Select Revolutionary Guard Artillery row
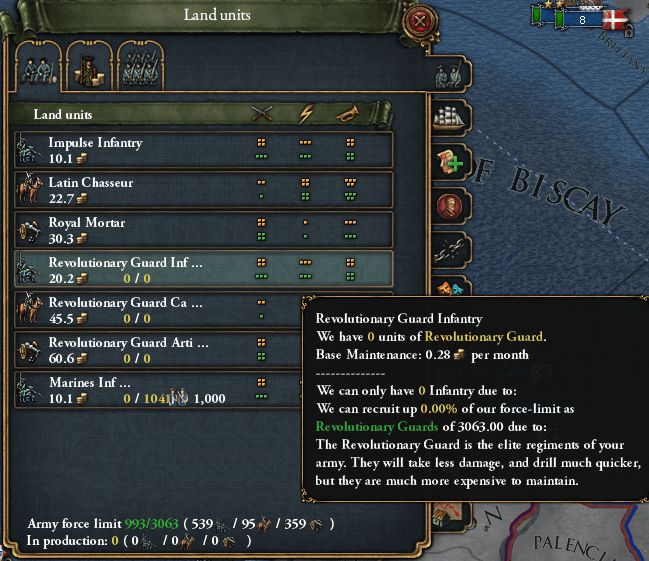649x561 pixels. 150,348
